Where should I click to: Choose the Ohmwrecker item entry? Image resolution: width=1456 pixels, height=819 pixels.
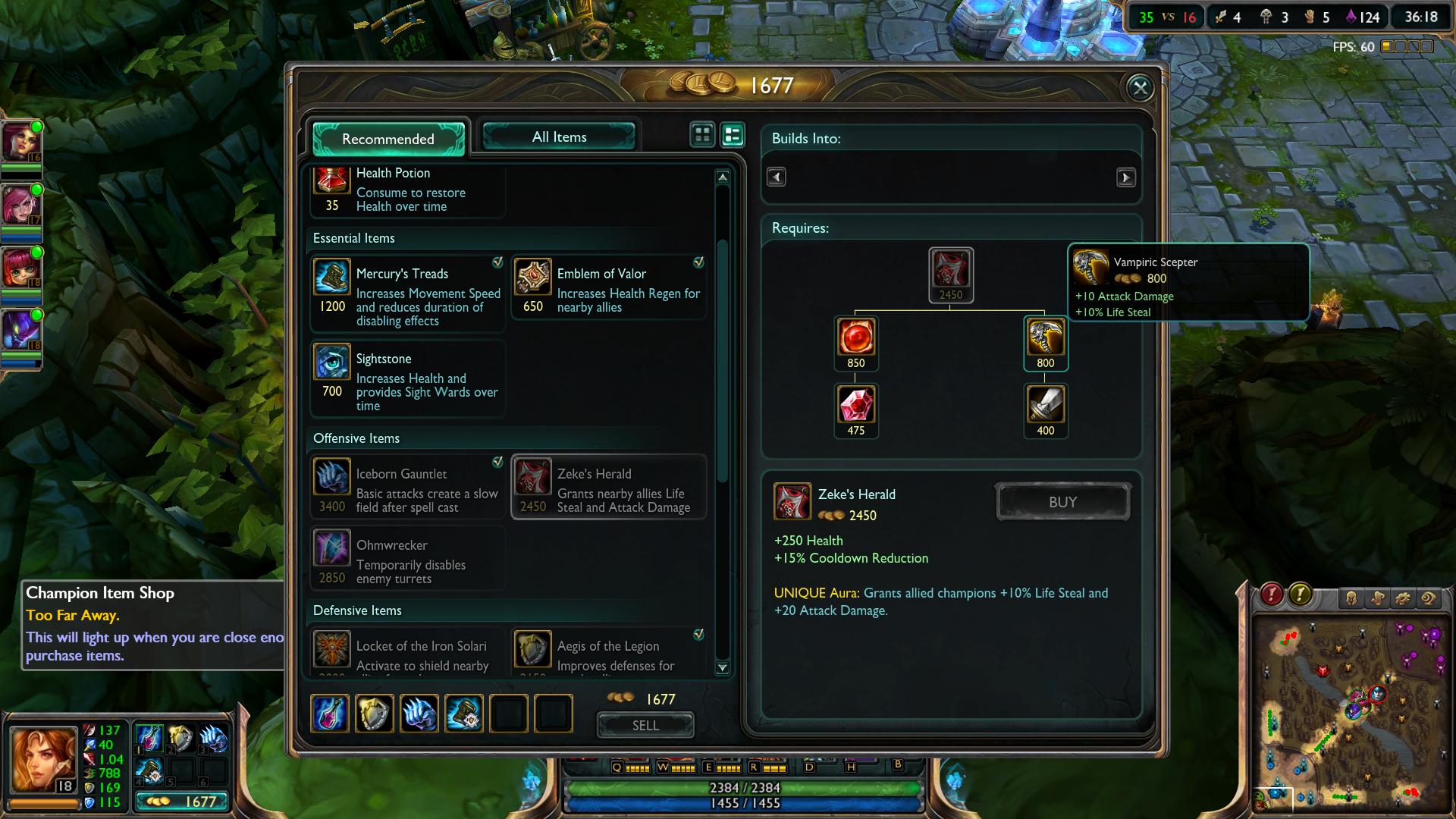point(408,559)
